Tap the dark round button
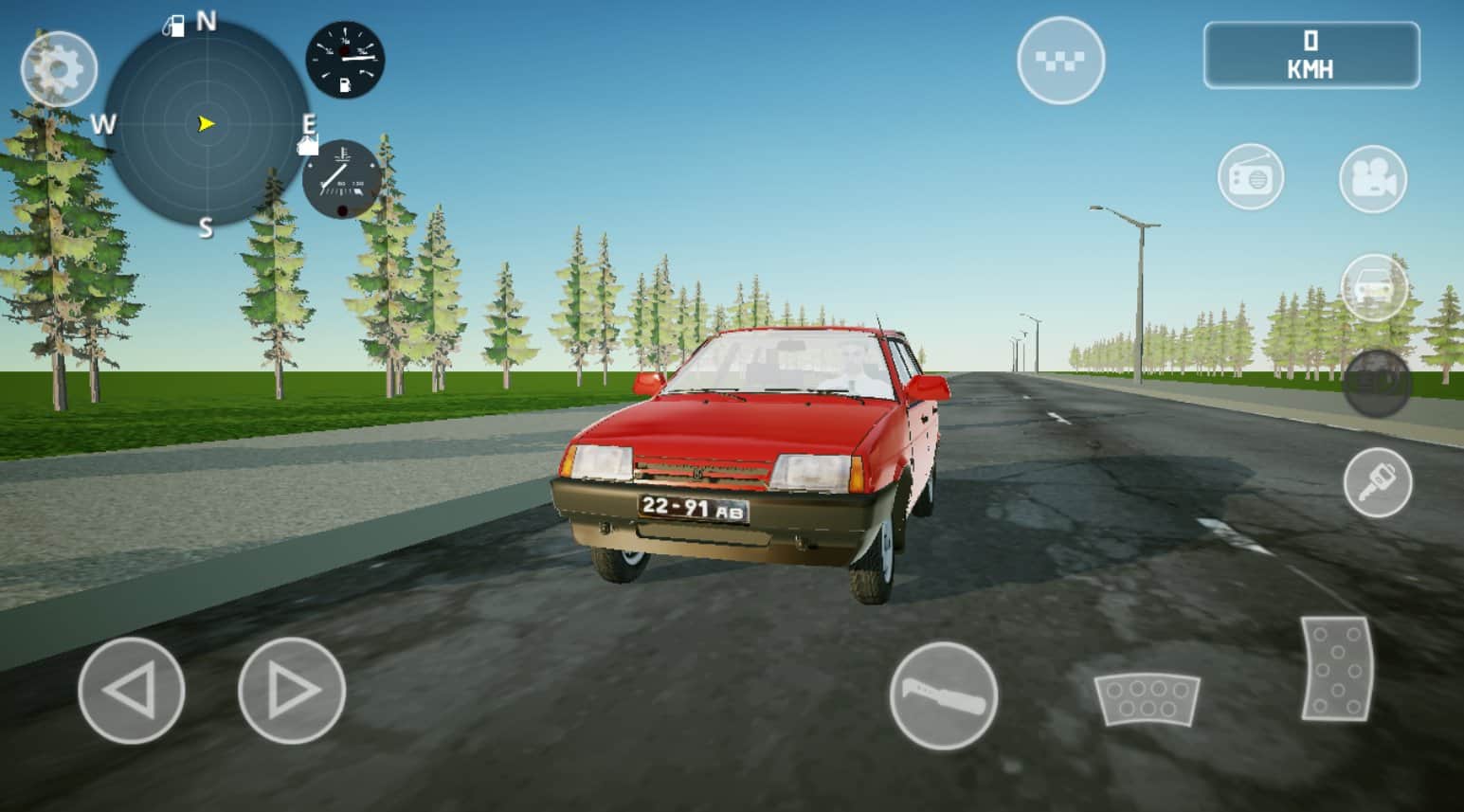This screenshot has height=812, width=1464. [1377, 383]
